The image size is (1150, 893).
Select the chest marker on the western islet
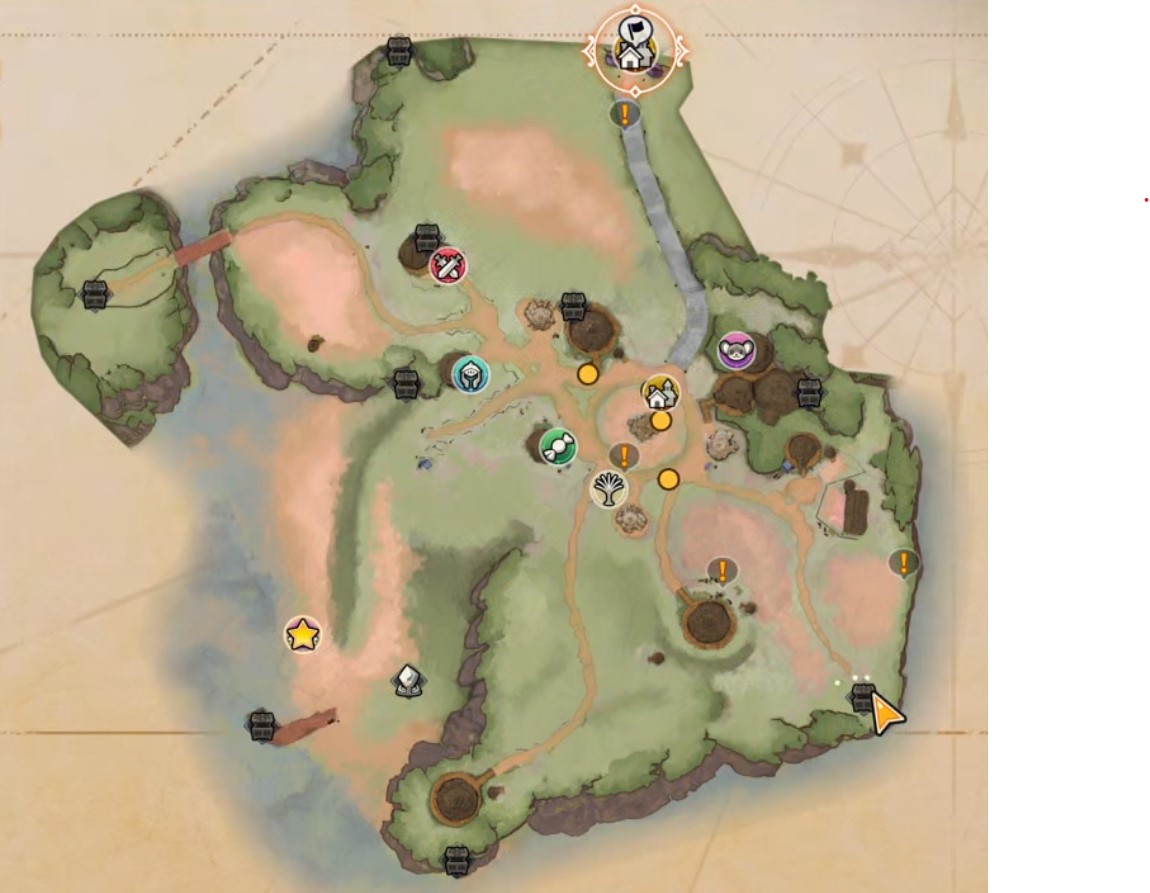pos(95,295)
